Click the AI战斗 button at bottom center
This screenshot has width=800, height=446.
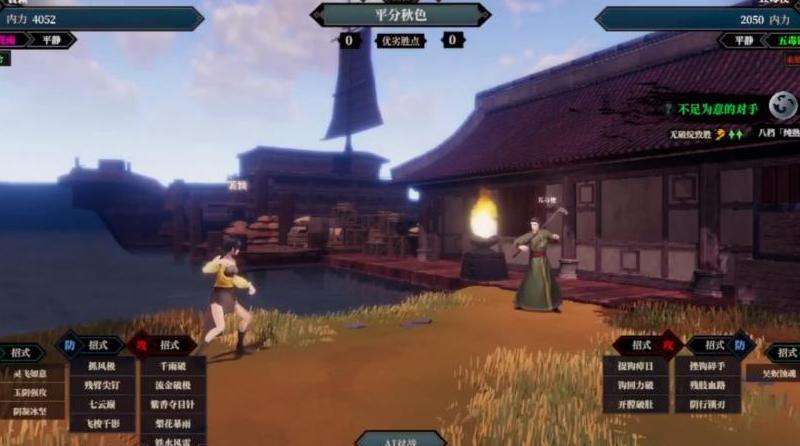[x=400, y=438]
